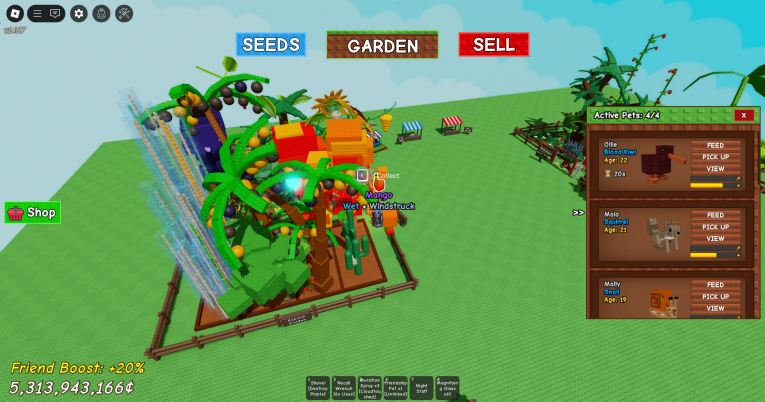
Task: Open the gear settings icon
Action: (78, 13)
